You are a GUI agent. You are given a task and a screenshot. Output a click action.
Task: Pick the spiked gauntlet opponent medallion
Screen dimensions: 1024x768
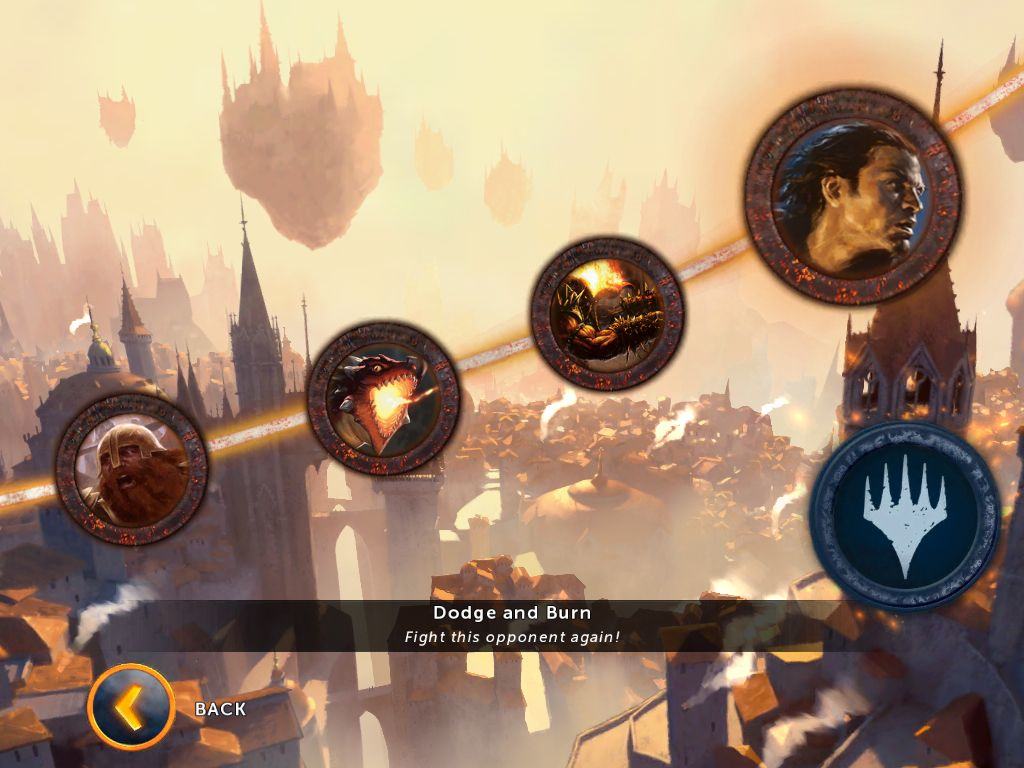tap(607, 313)
